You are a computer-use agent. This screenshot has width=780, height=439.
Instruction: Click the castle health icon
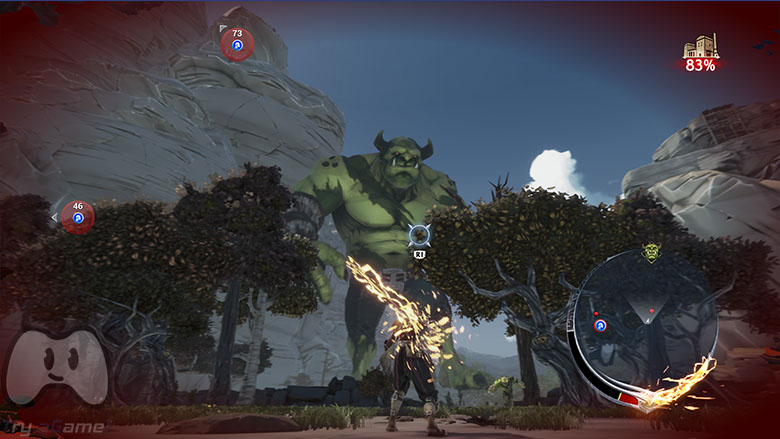(x=700, y=47)
